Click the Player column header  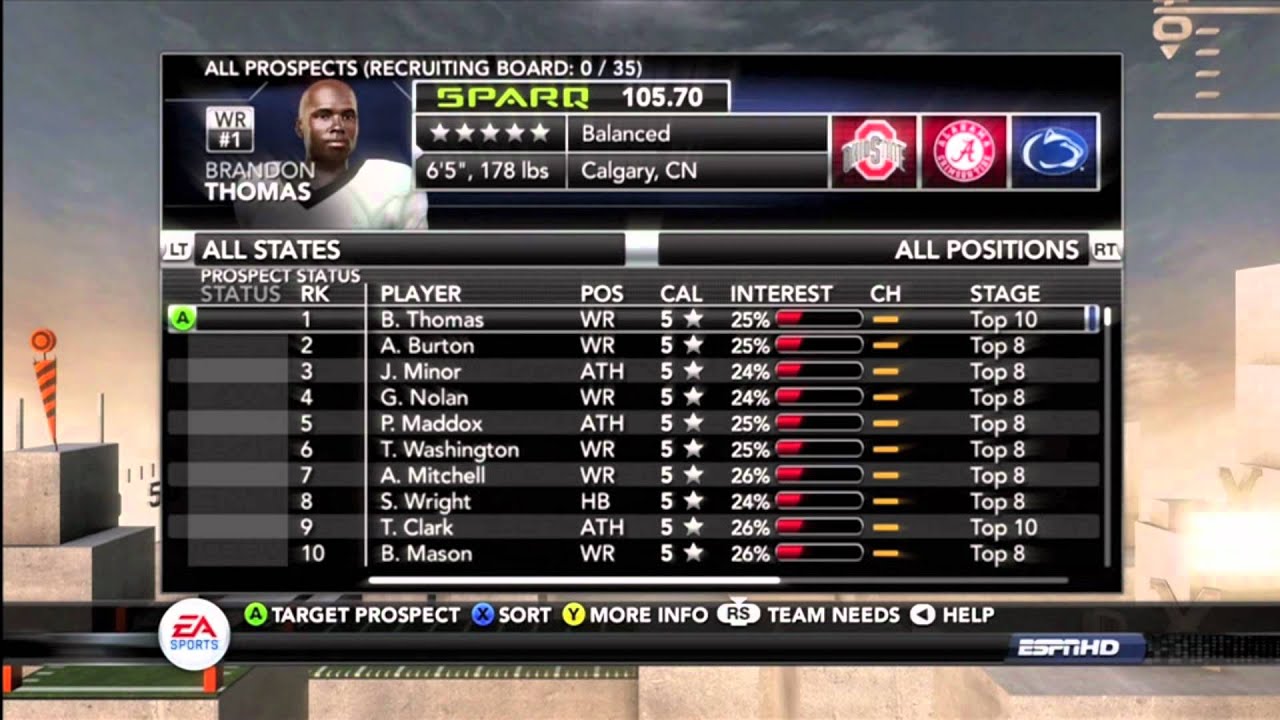(x=420, y=294)
